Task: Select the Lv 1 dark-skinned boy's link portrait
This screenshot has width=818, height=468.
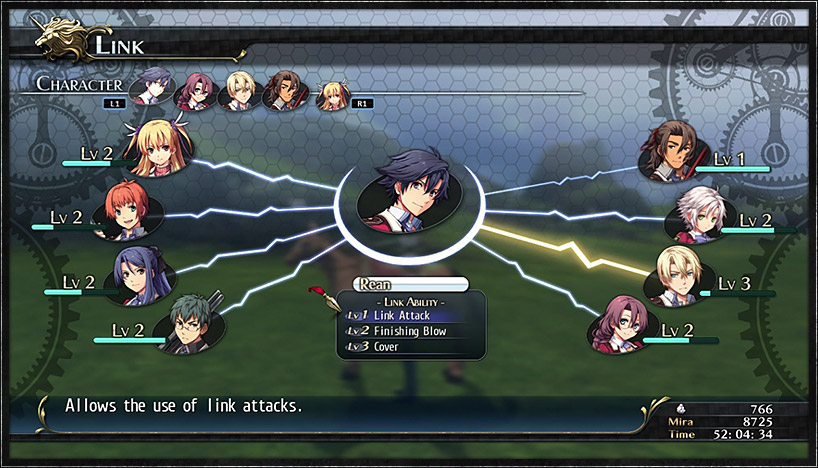Action: tap(676, 152)
